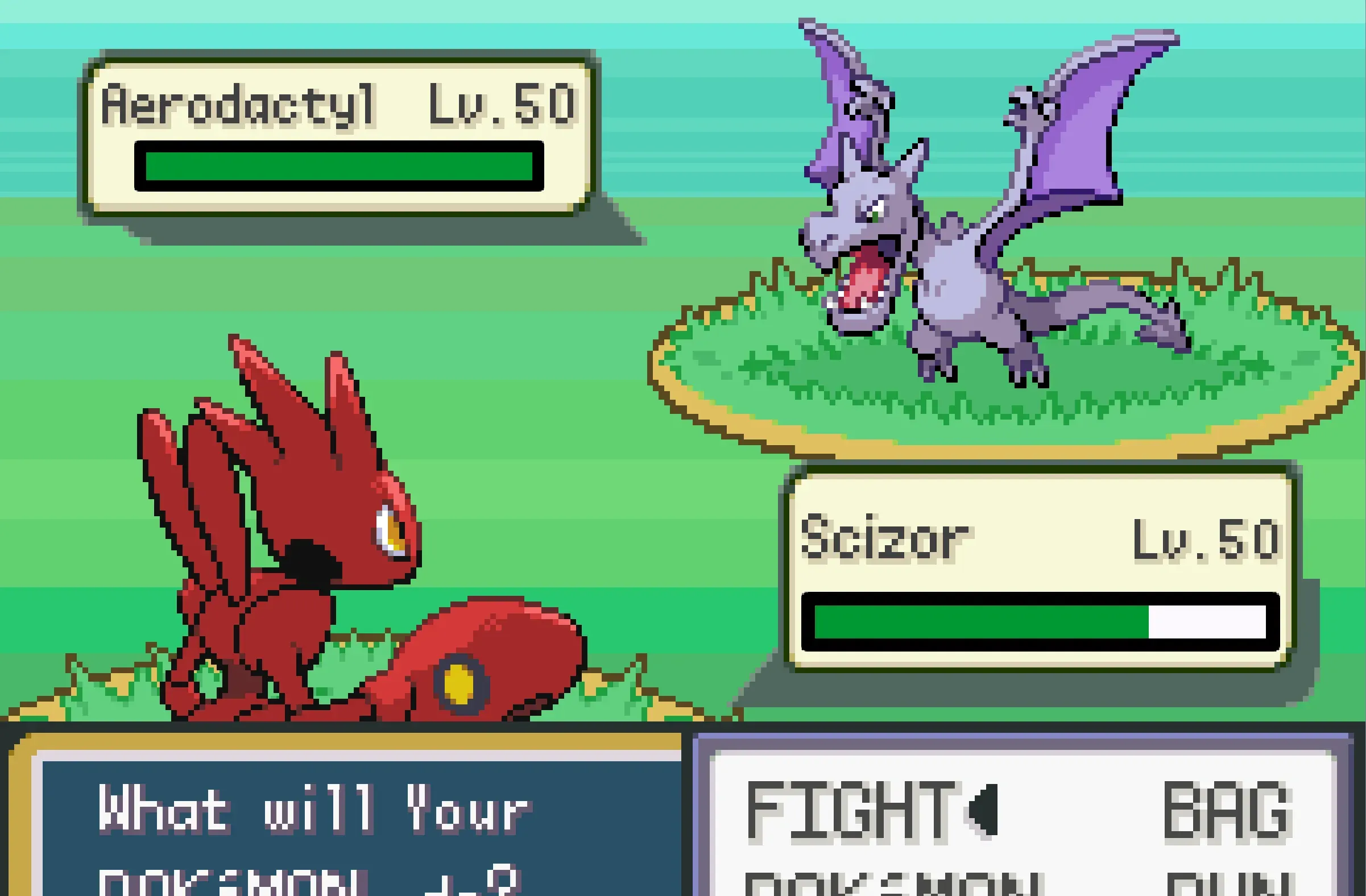The image size is (1366, 896).
Task: Click Aerodactyl's HP bar
Action: (338, 167)
